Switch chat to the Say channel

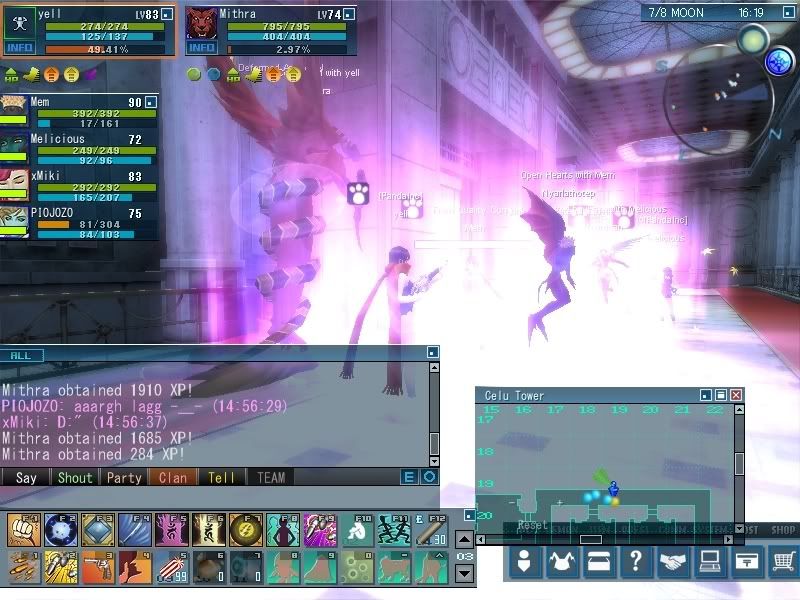26,478
